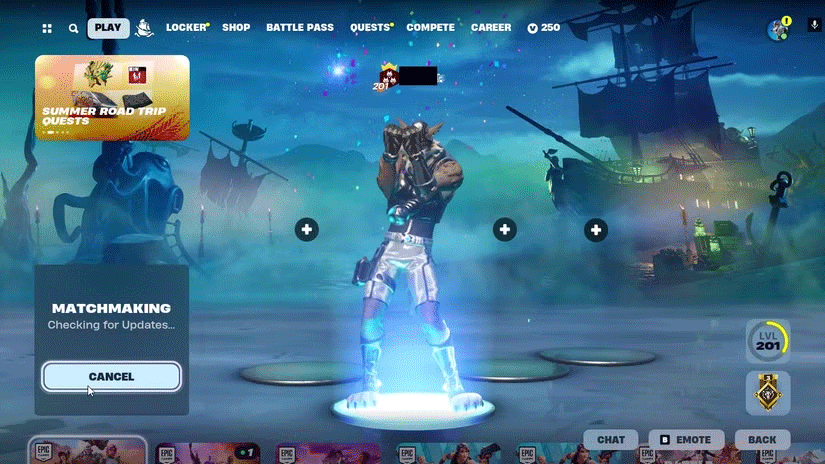Click the Back button

(x=762, y=440)
